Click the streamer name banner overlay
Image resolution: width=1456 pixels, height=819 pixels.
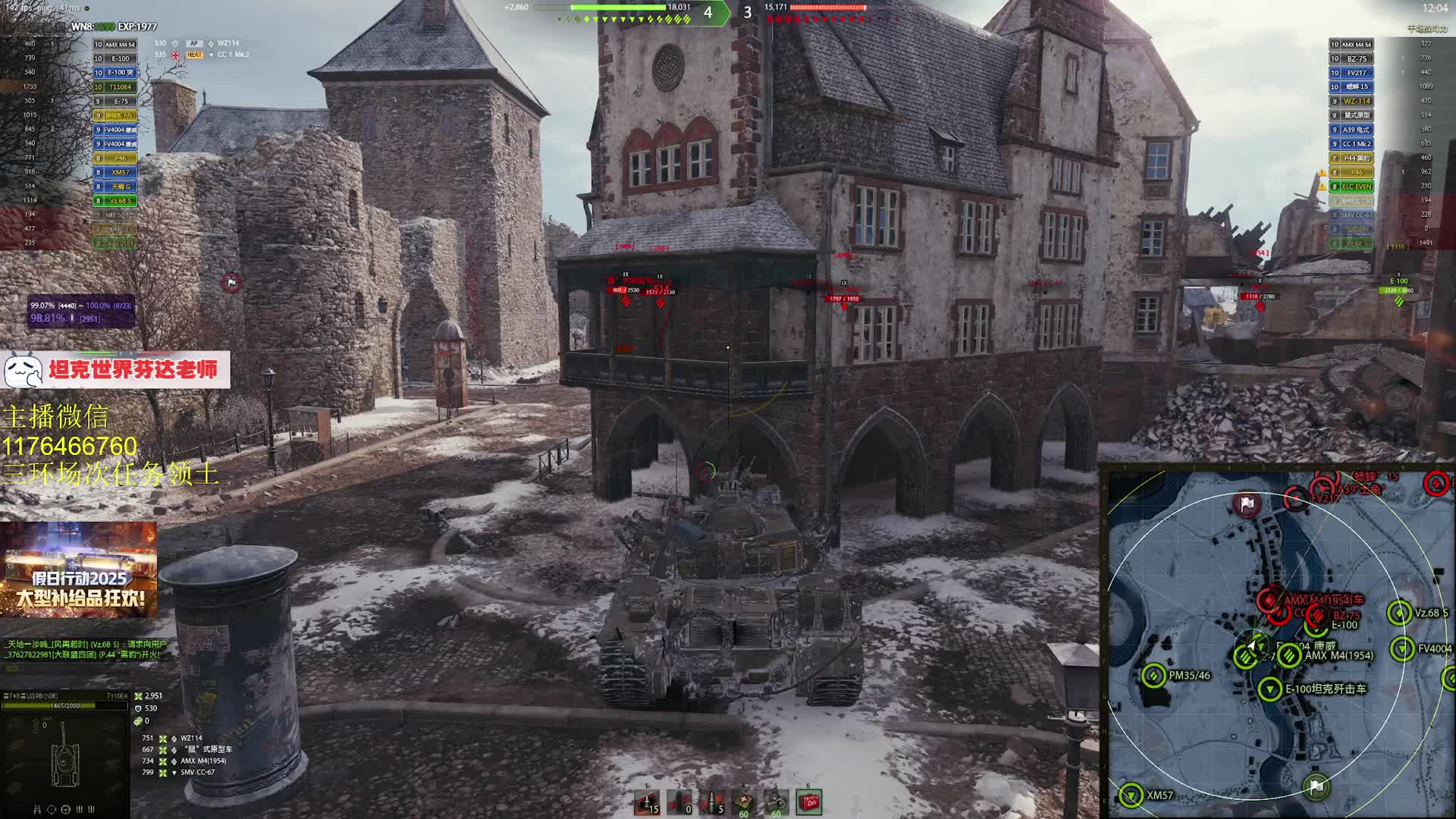pos(115,370)
